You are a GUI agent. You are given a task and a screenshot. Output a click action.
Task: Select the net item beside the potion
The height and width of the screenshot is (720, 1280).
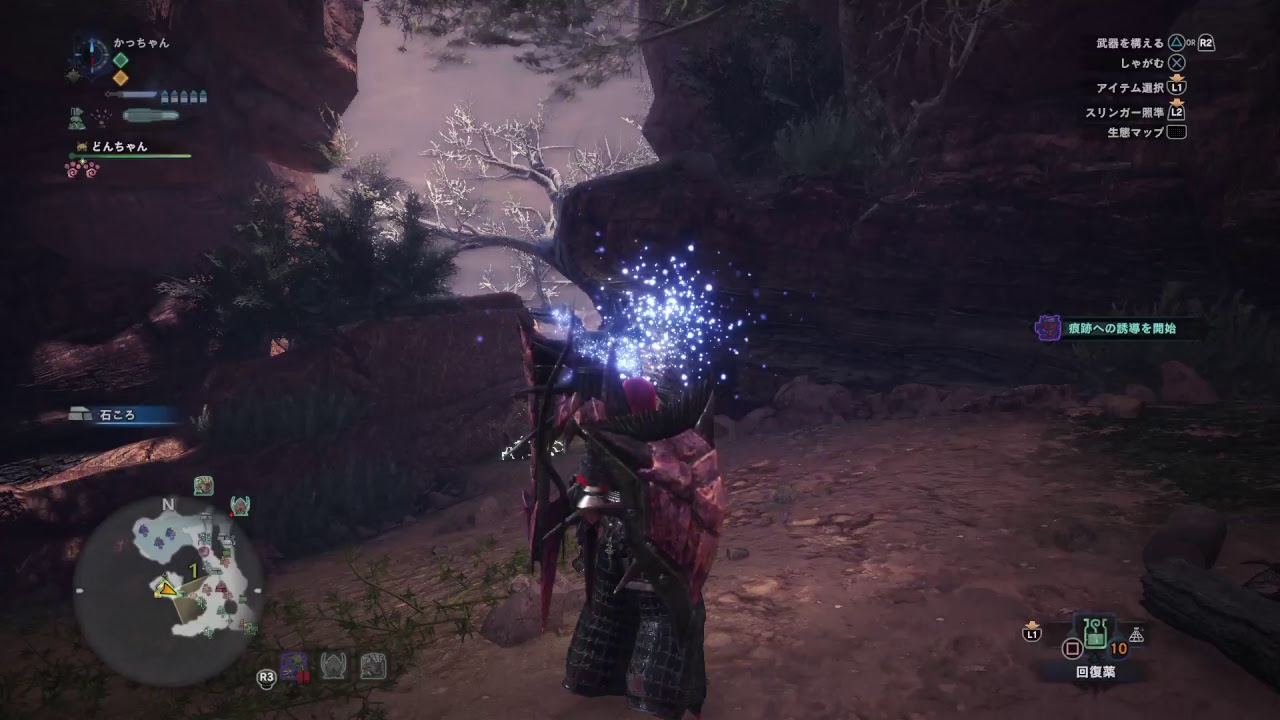1136,634
